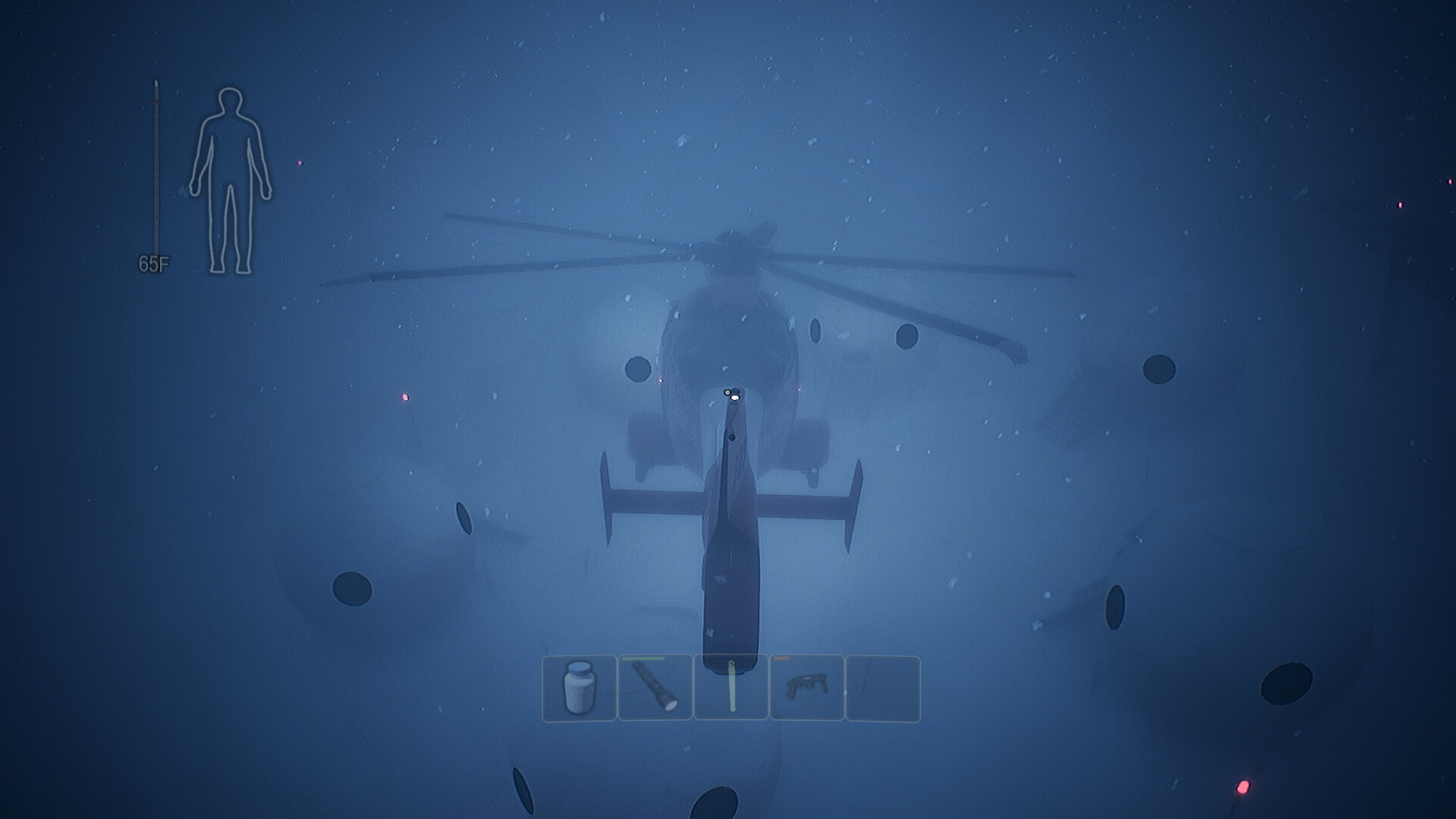Click the empty hotbar slot
Image resolution: width=1456 pixels, height=819 pixels.
click(x=883, y=688)
